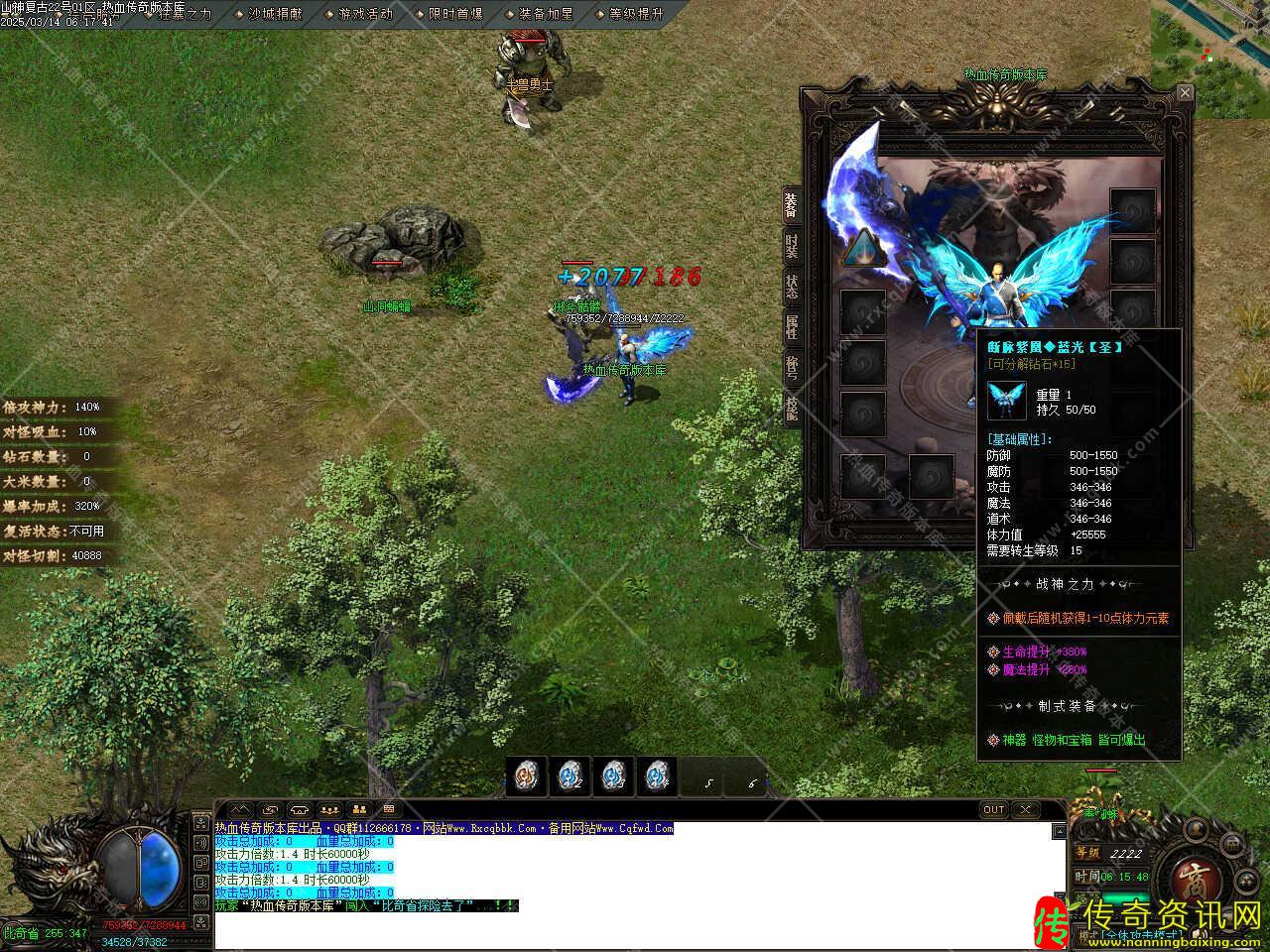Switch to the 技能 skills tab
Screen dimensions: 1270x952
792,408
